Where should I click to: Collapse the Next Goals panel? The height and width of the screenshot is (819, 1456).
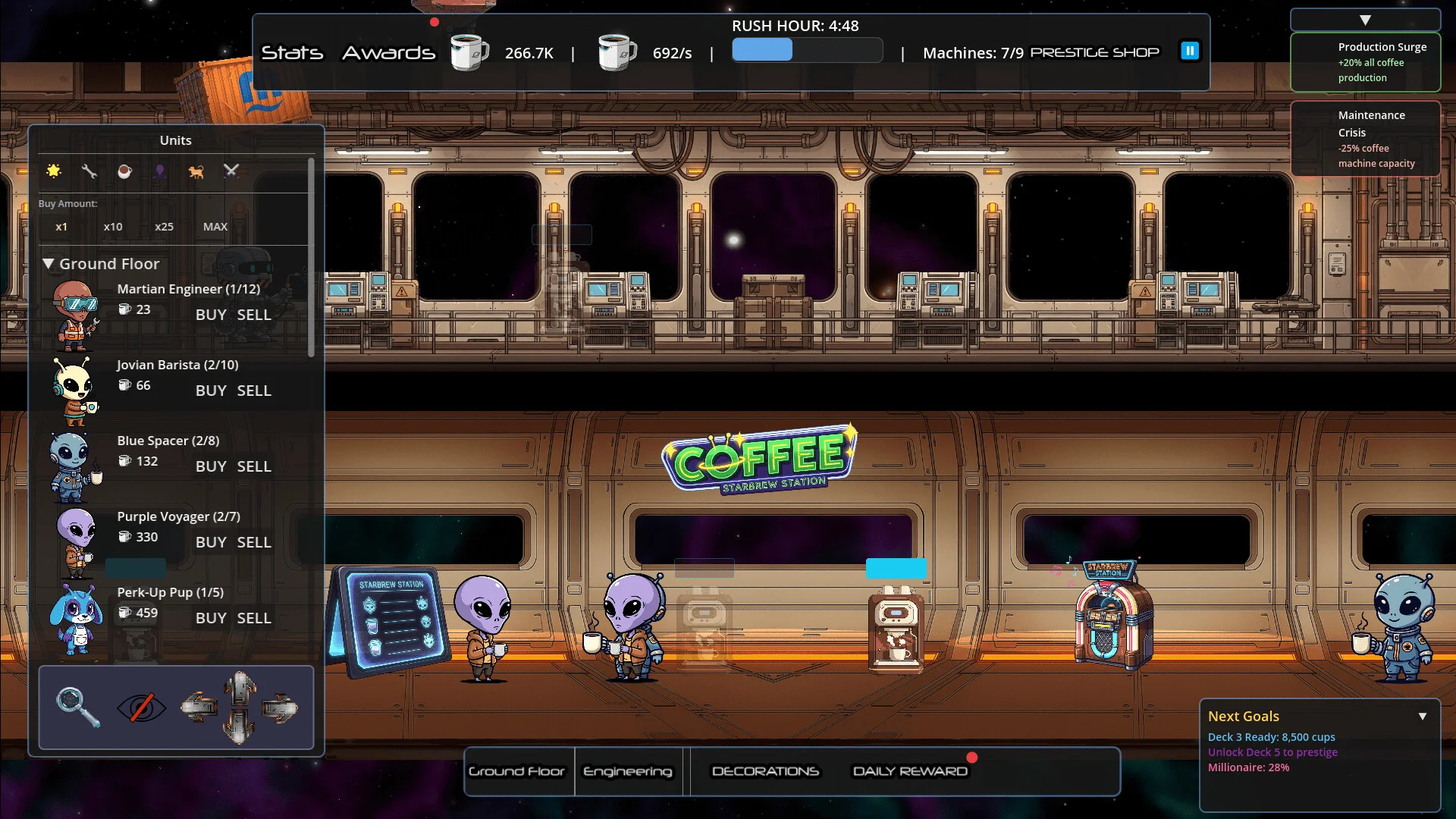1423,716
